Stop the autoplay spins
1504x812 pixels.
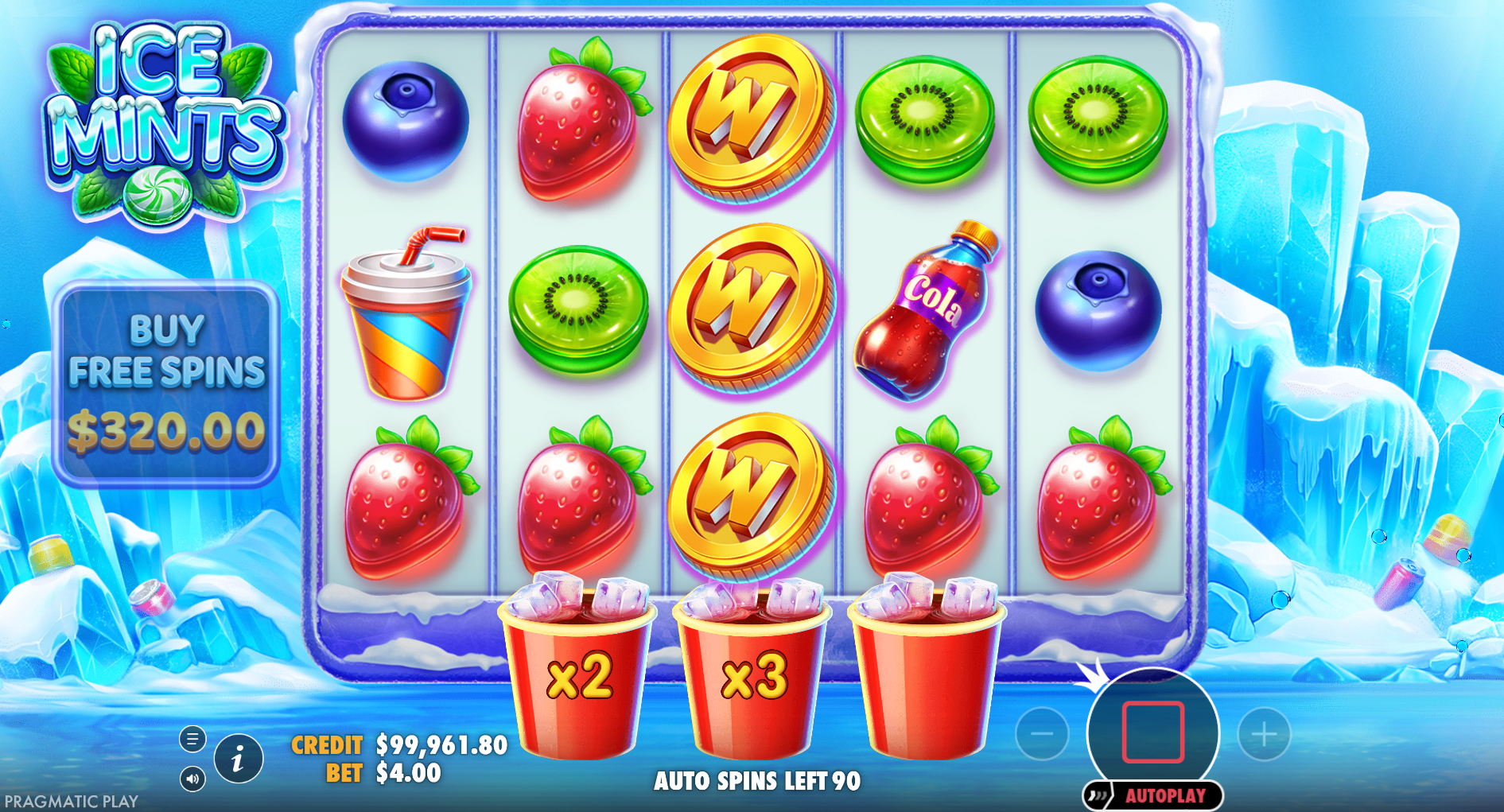click(x=1152, y=732)
